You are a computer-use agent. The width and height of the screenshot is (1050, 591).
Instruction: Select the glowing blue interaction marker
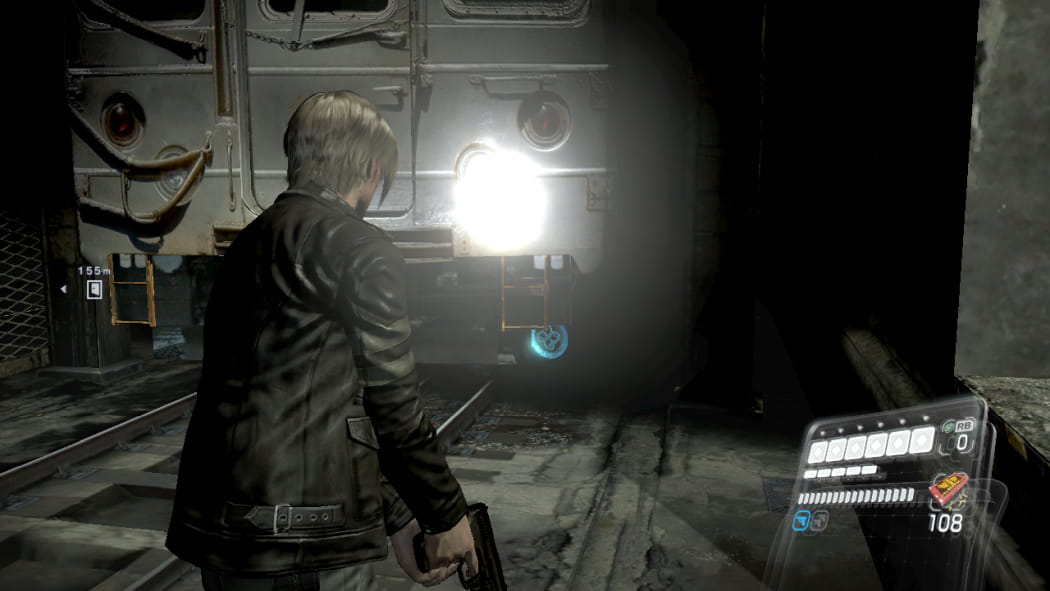pos(549,340)
